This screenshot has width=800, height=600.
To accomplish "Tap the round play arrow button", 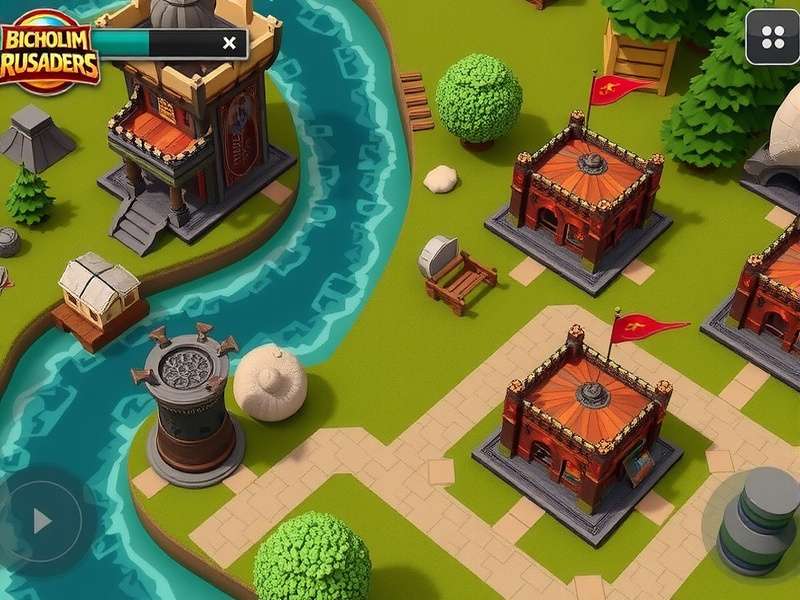I will 41,520.
